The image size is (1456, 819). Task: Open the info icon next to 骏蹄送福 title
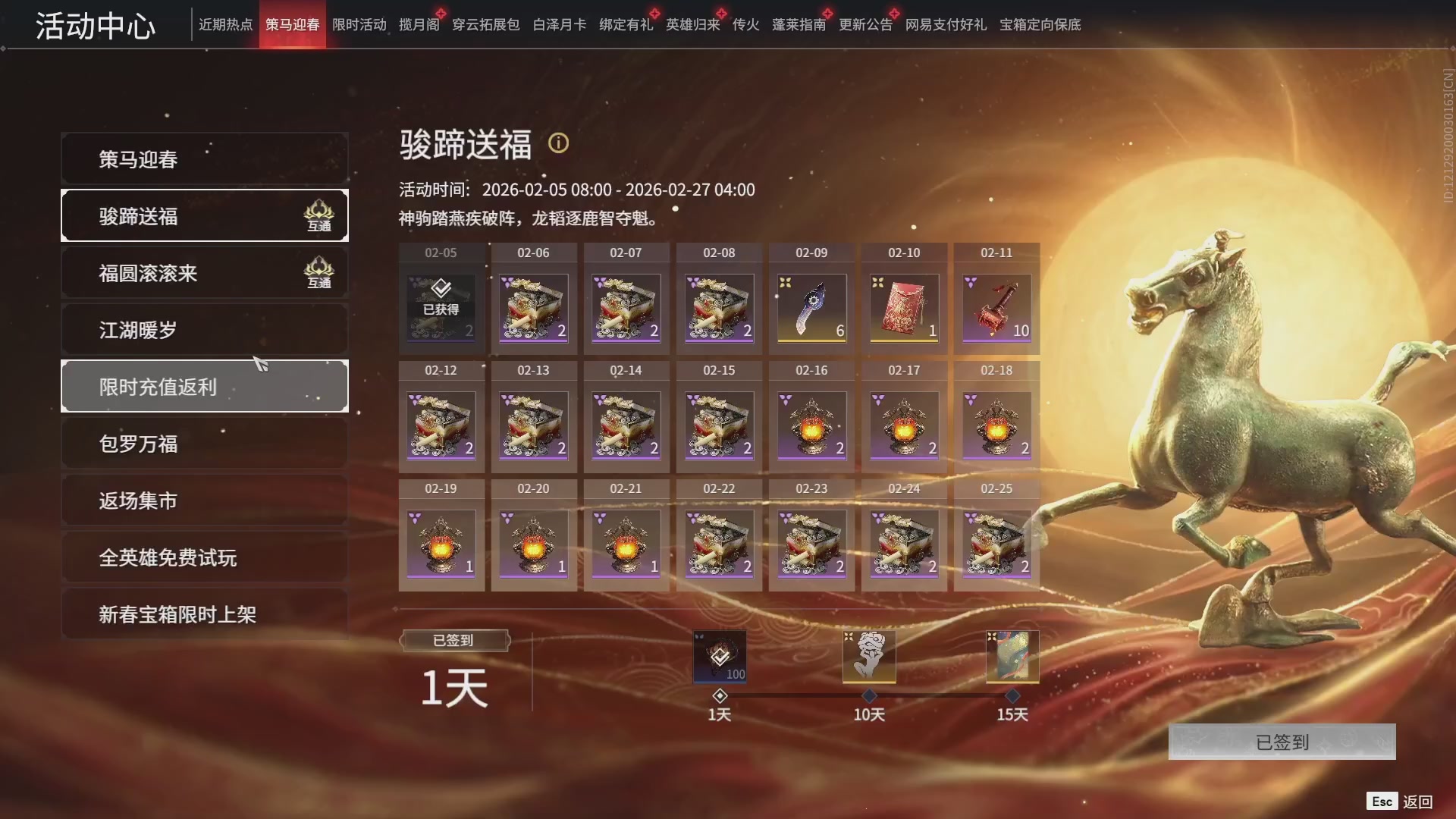coord(559,143)
